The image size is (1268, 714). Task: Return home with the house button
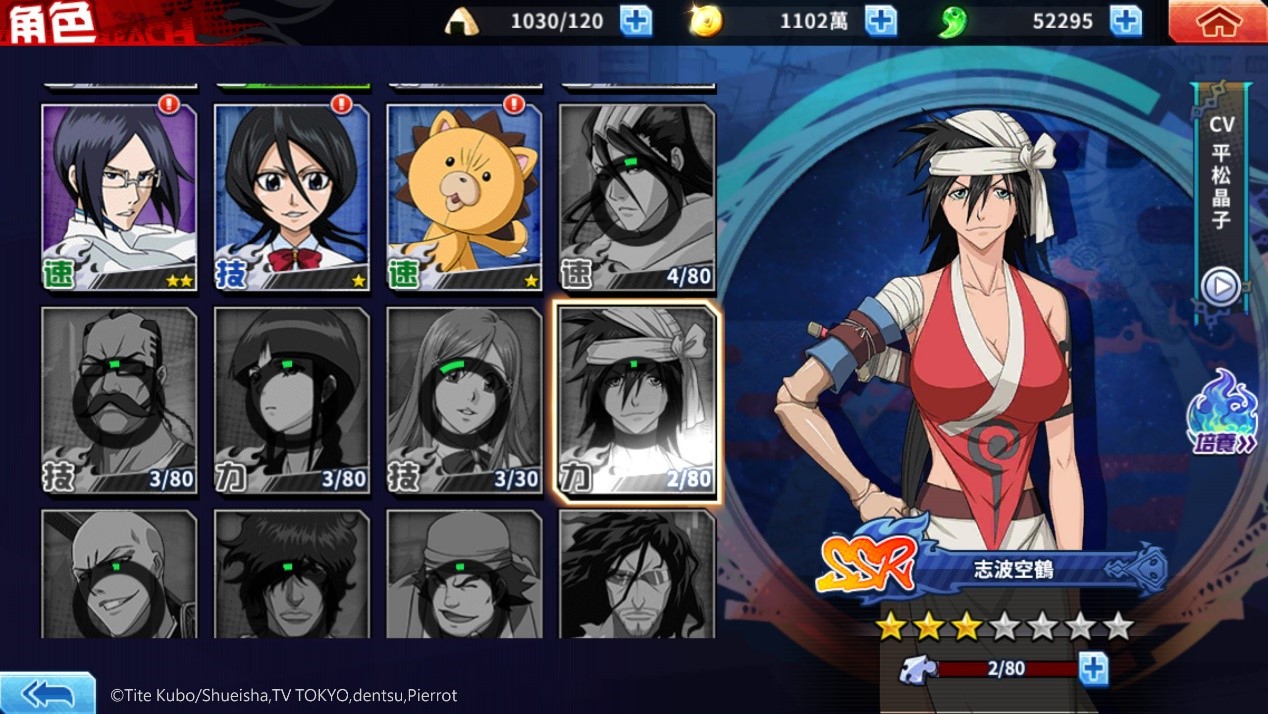[1217, 22]
